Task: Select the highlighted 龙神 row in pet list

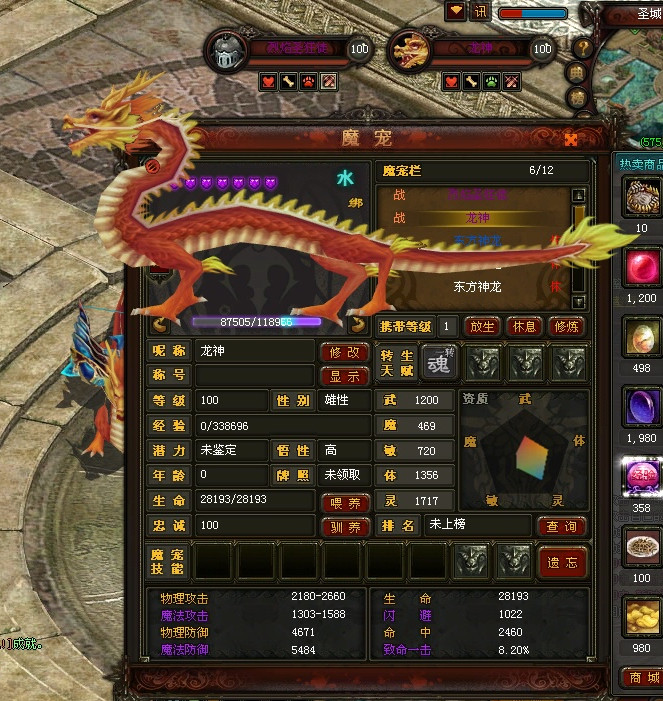Action: click(478, 217)
